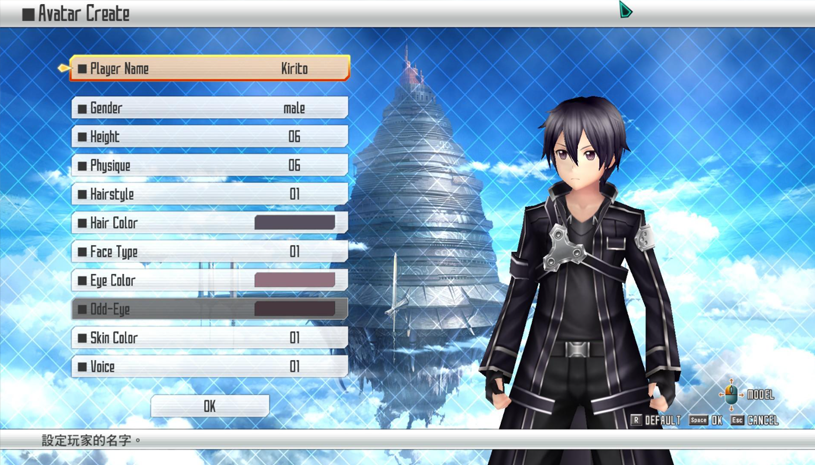Screen dimensions: 815x465
Task: Select the Eye Color row
Action: (210, 281)
